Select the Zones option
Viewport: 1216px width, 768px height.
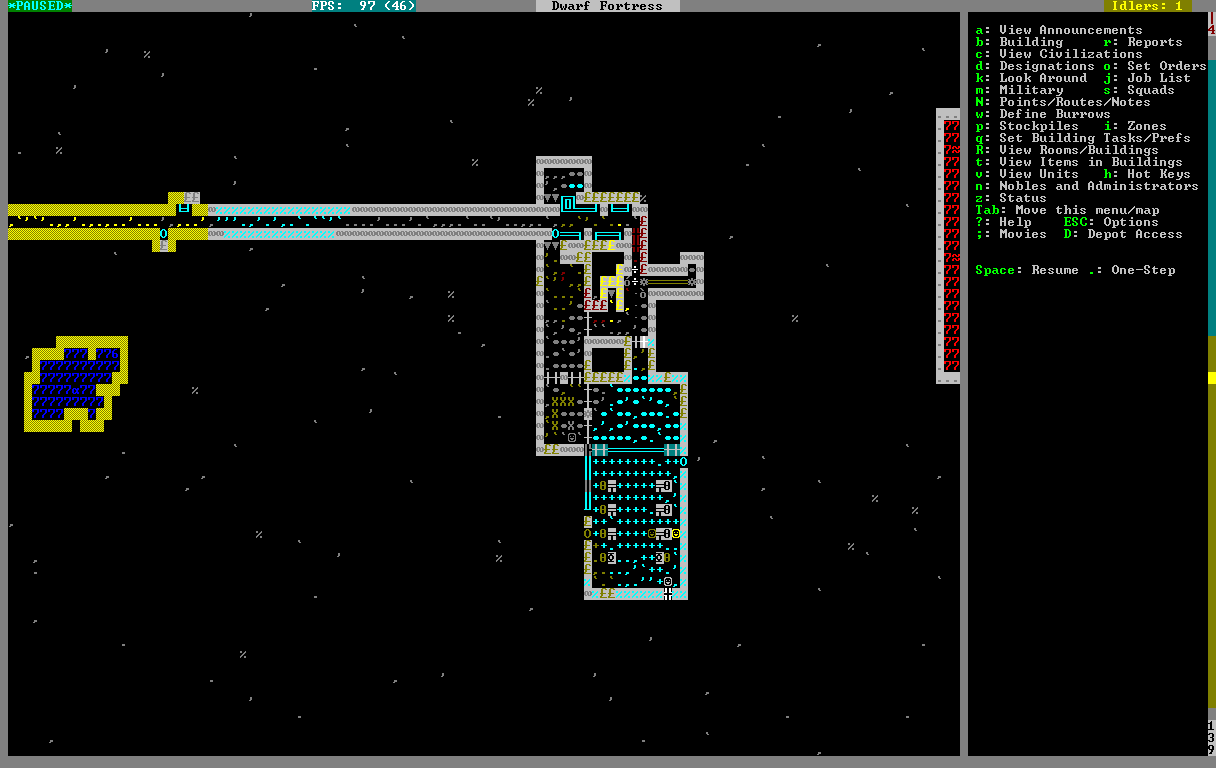(x=1146, y=126)
